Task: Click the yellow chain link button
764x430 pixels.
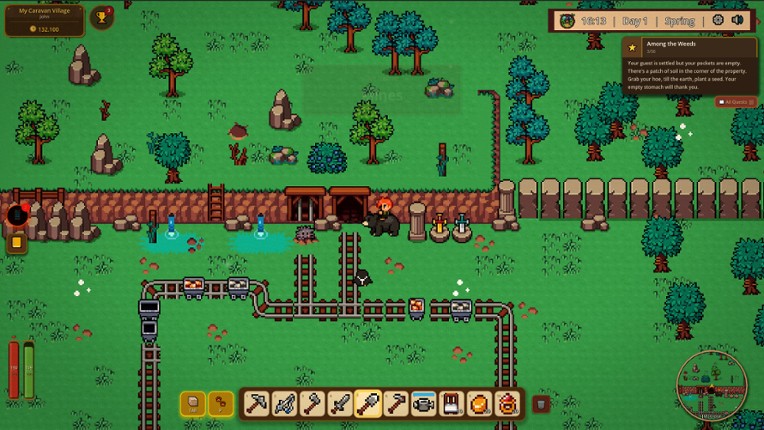Action: pyautogui.click(x=220, y=404)
